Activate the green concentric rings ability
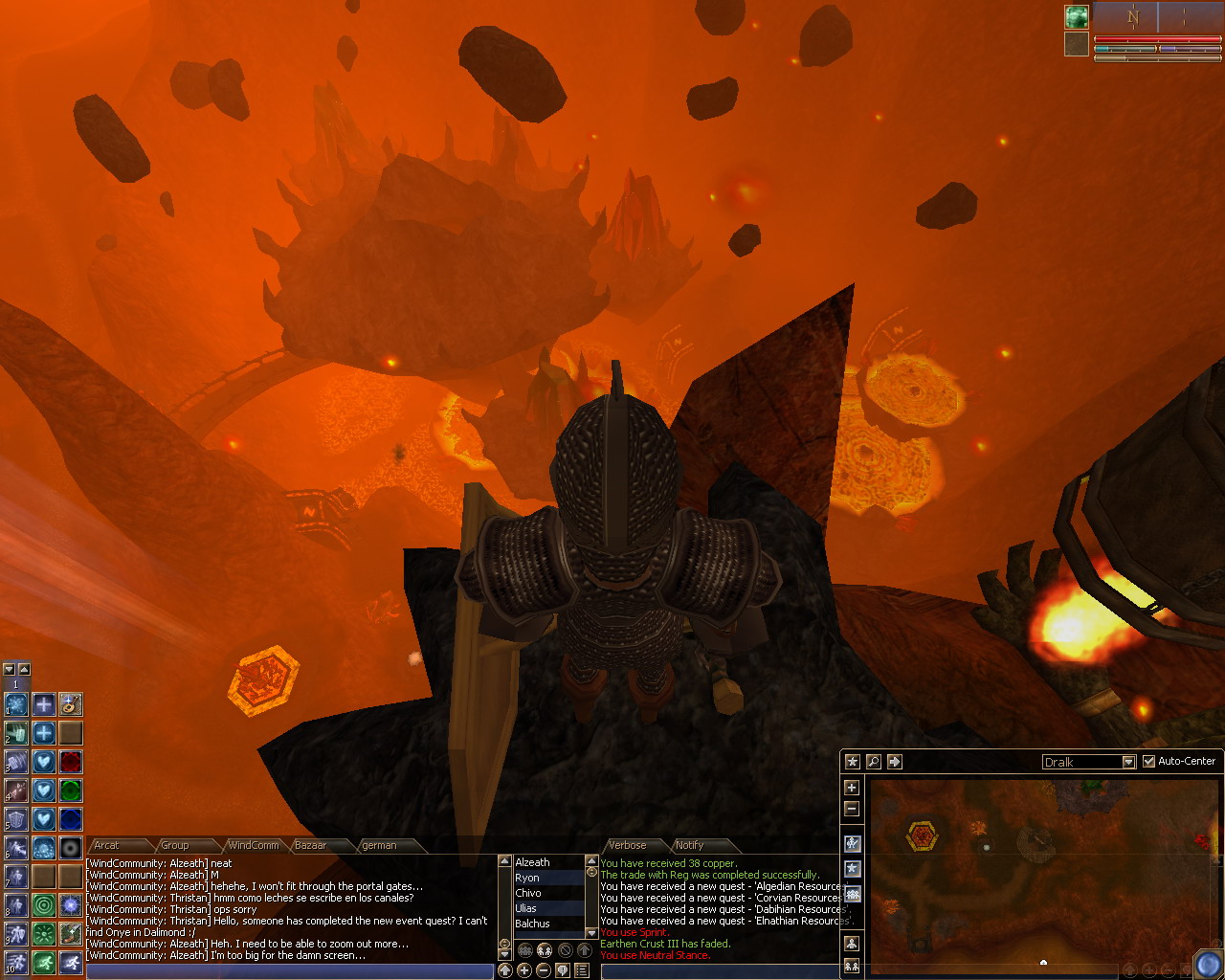Screen dimensions: 1225x980 (x=43, y=904)
